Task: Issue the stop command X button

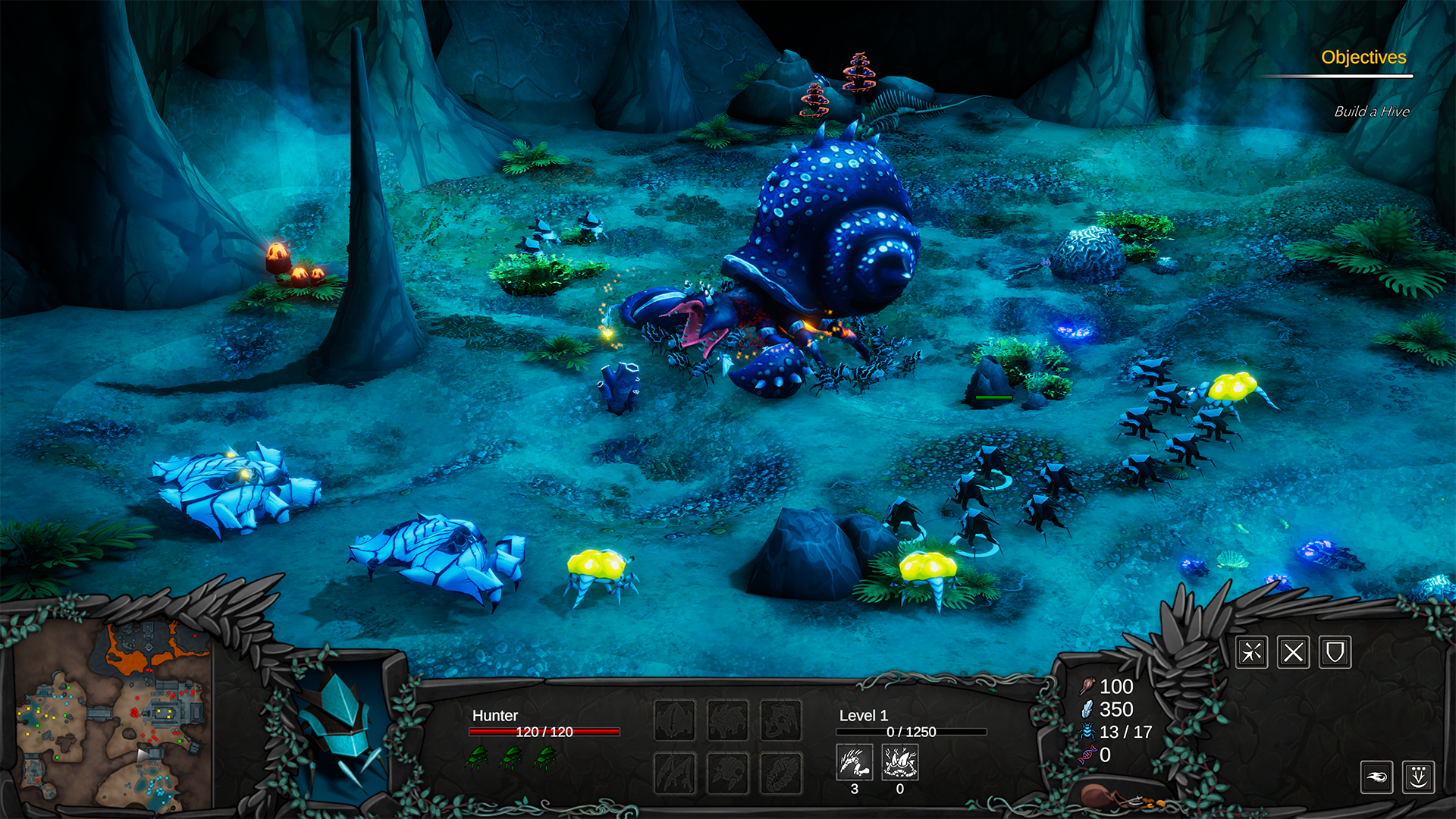Action: click(1293, 652)
